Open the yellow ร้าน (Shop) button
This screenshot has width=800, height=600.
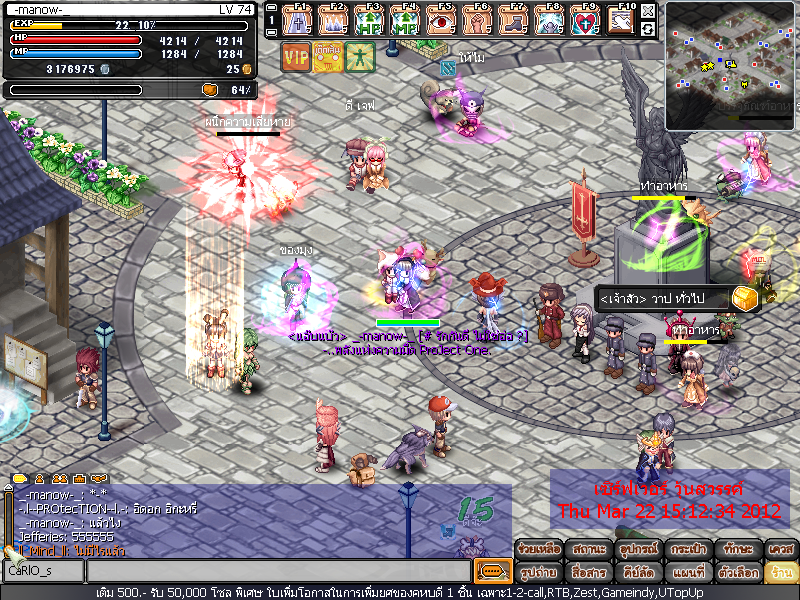779,572
